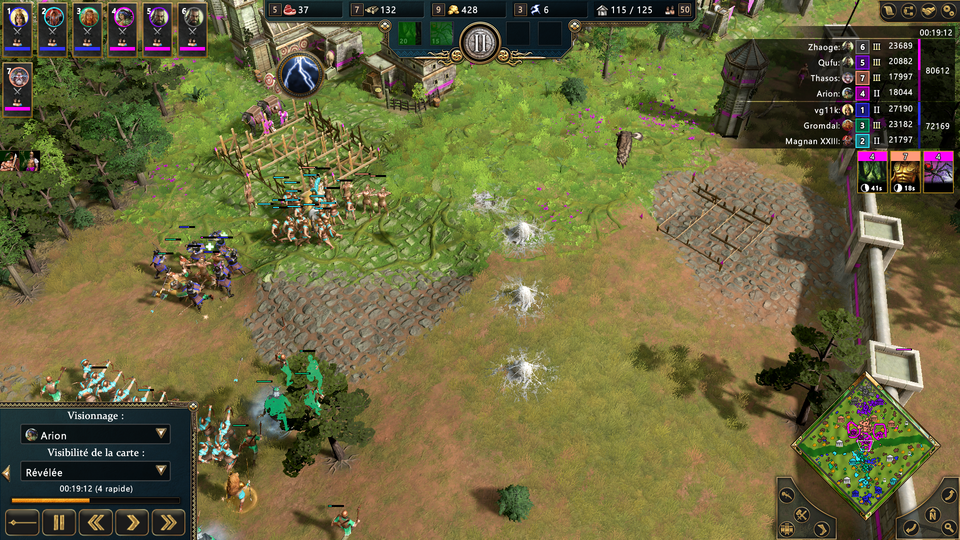This screenshot has width=960, height=540.
Task: Open the Visionnage player dropdown showing Arion
Action: (96, 435)
